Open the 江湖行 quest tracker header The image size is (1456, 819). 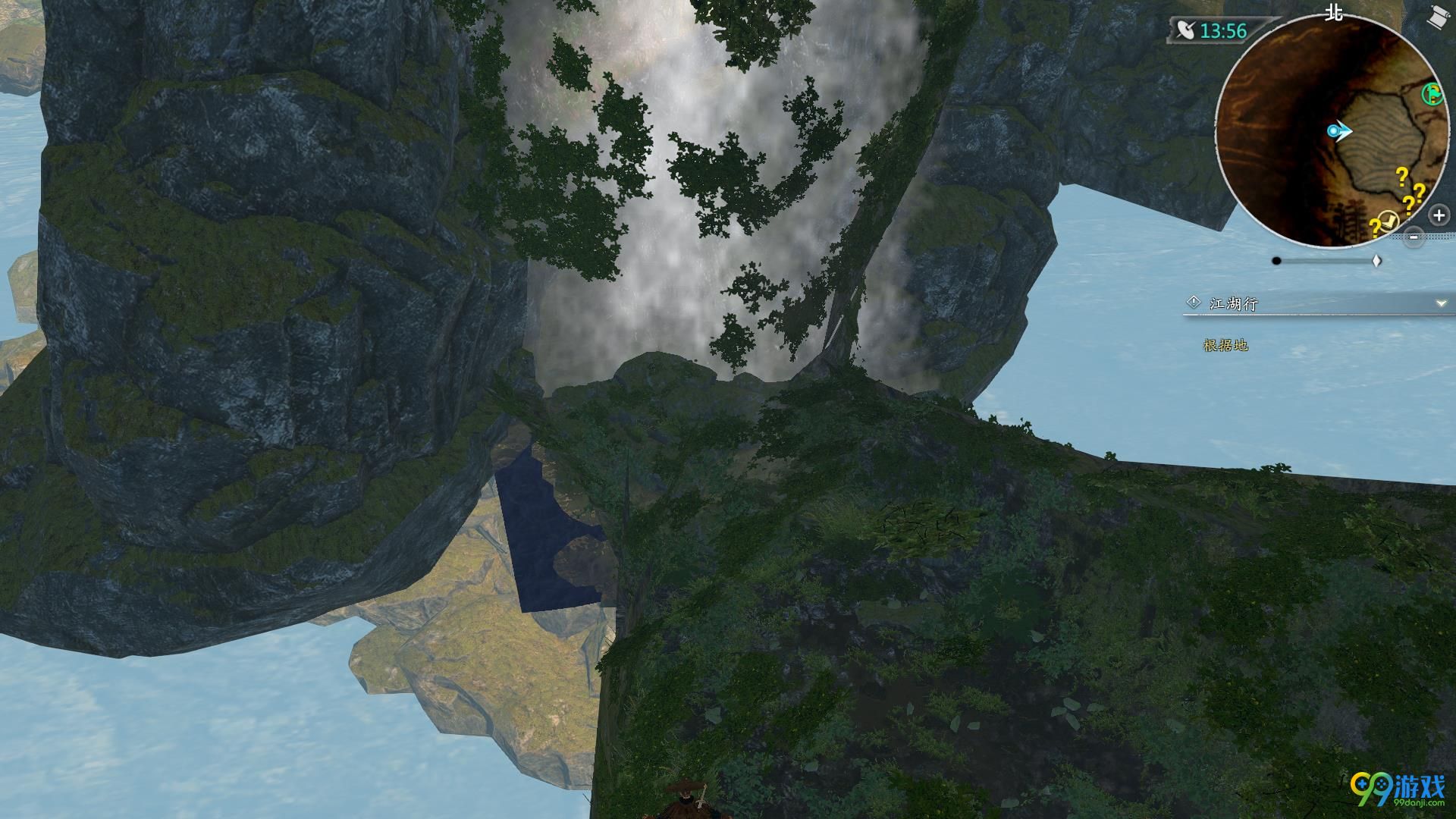(x=1234, y=304)
